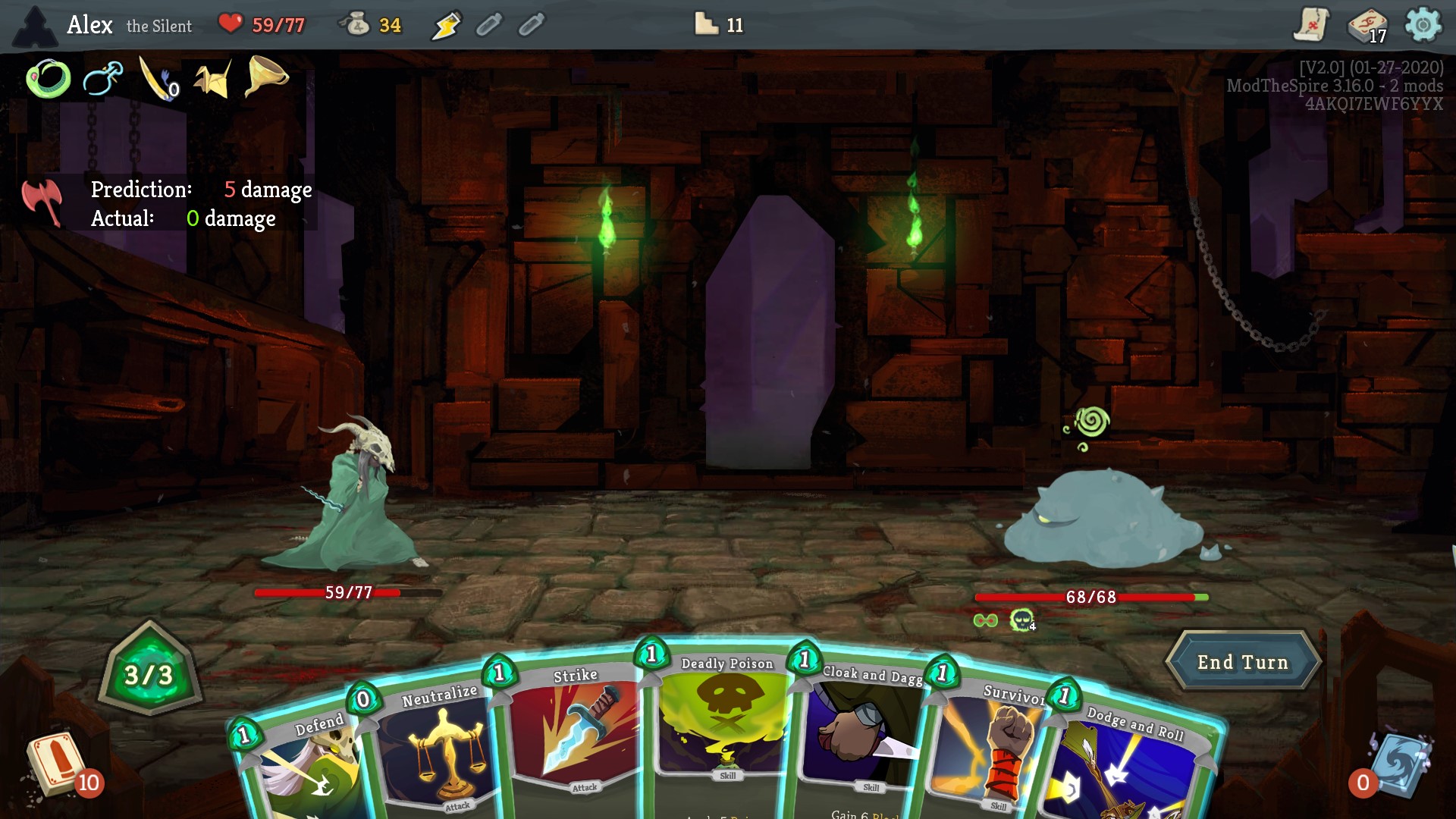
Task: Inspect the paper crane relic
Action: [x=212, y=78]
